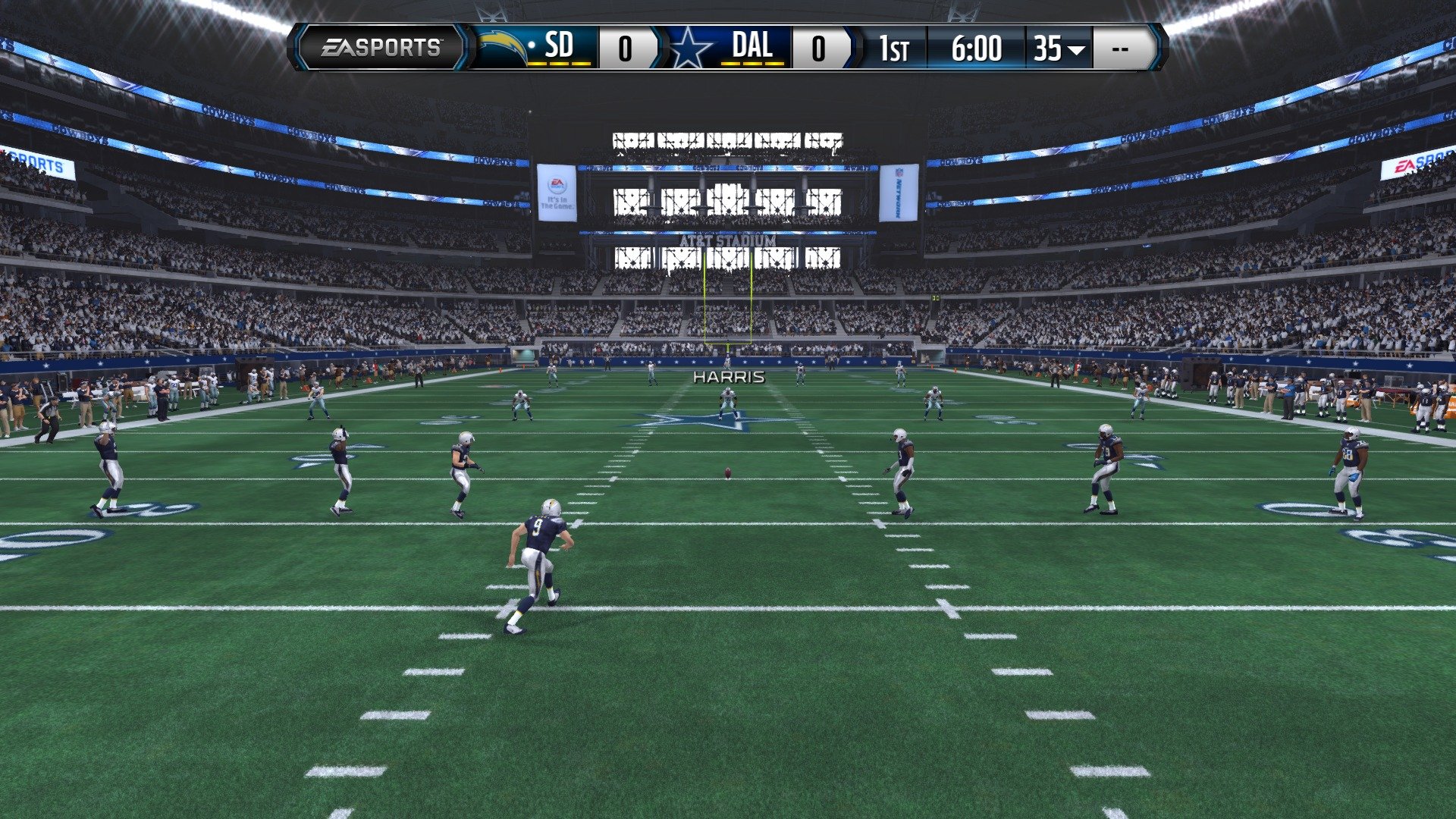This screenshot has width=1456, height=819.
Task: Toggle the SD score display
Action: [x=627, y=47]
